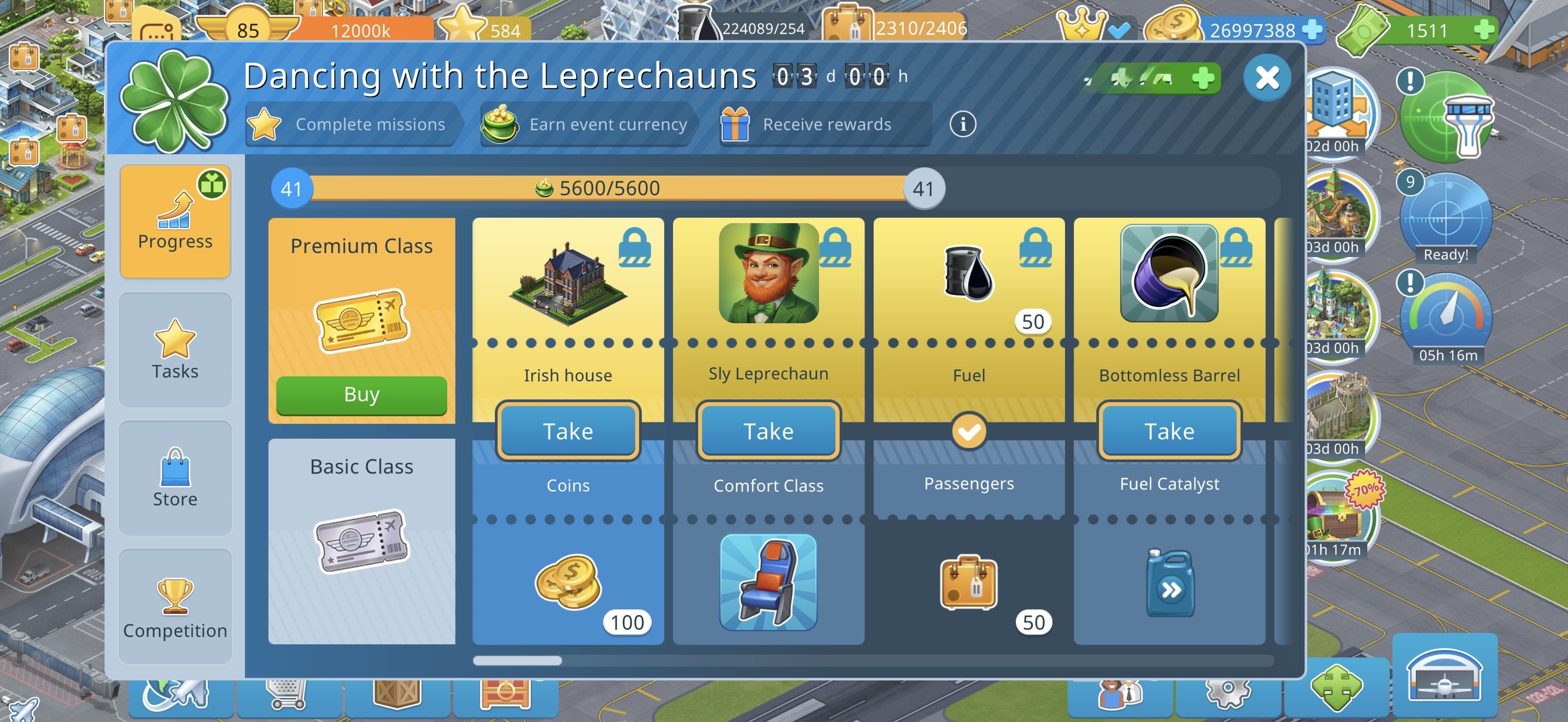Take the Fuel Catalyst reward
Viewport: 1568px width, 722px height.
[x=1169, y=431]
